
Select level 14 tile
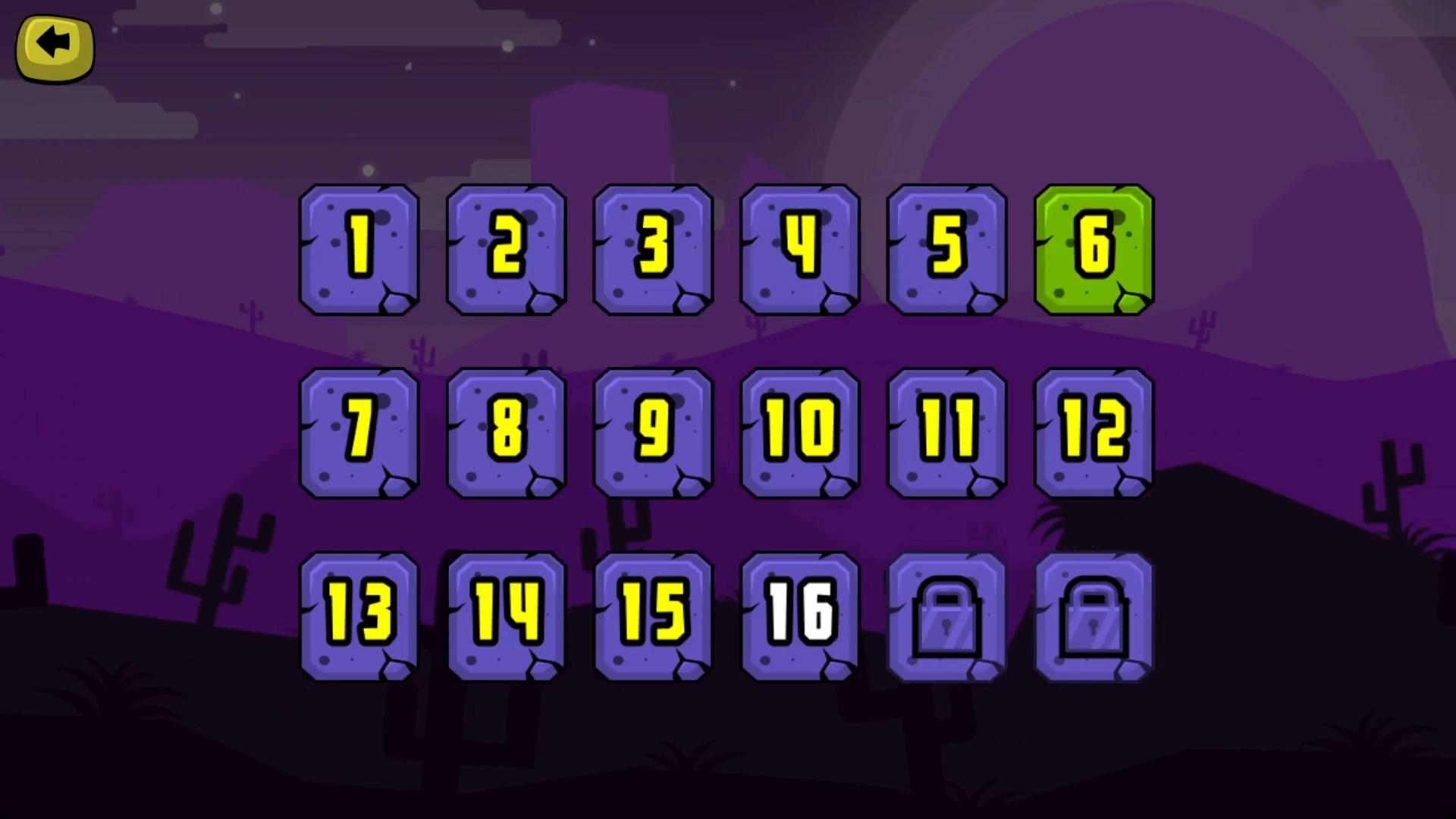[x=505, y=617]
